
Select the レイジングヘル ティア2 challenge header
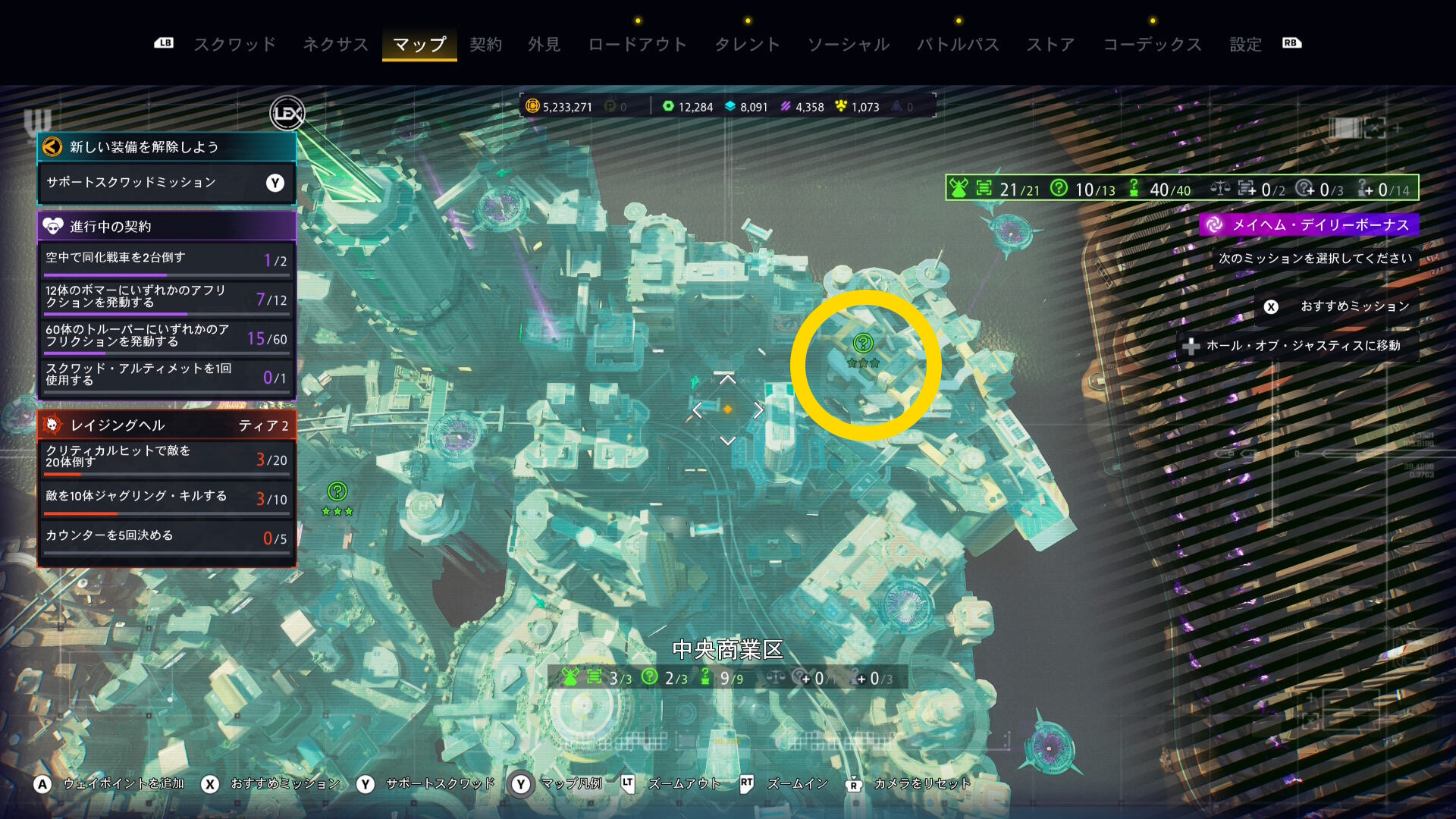coord(165,425)
